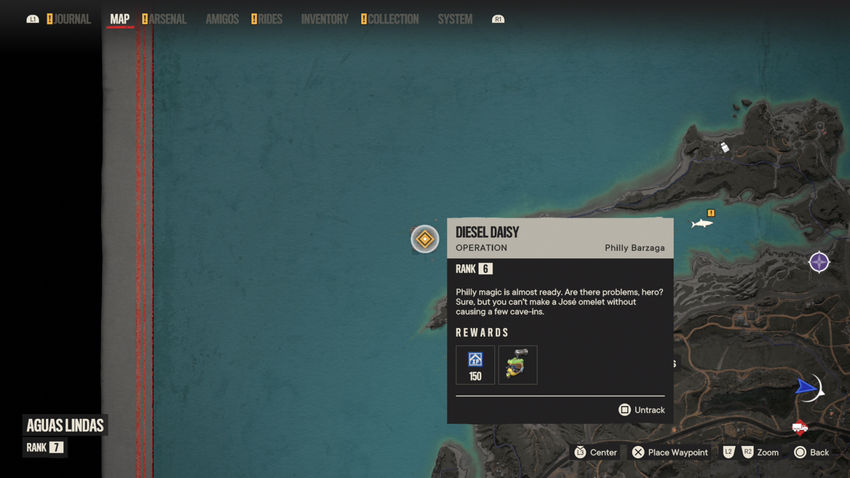This screenshot has width=850, height=478.
Task: Switch to the Collection tab
Action: click(392, 19)
